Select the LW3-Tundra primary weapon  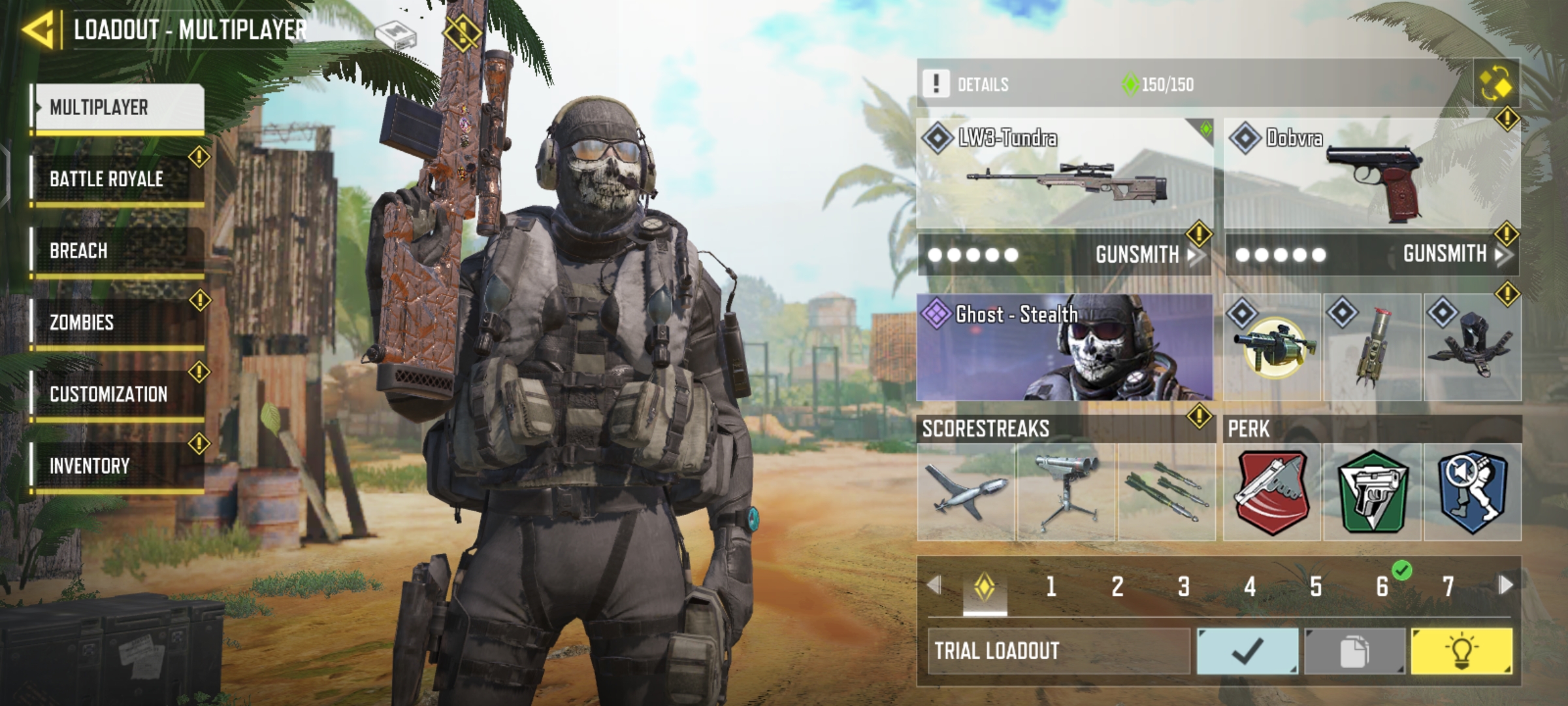point(1065,173)
